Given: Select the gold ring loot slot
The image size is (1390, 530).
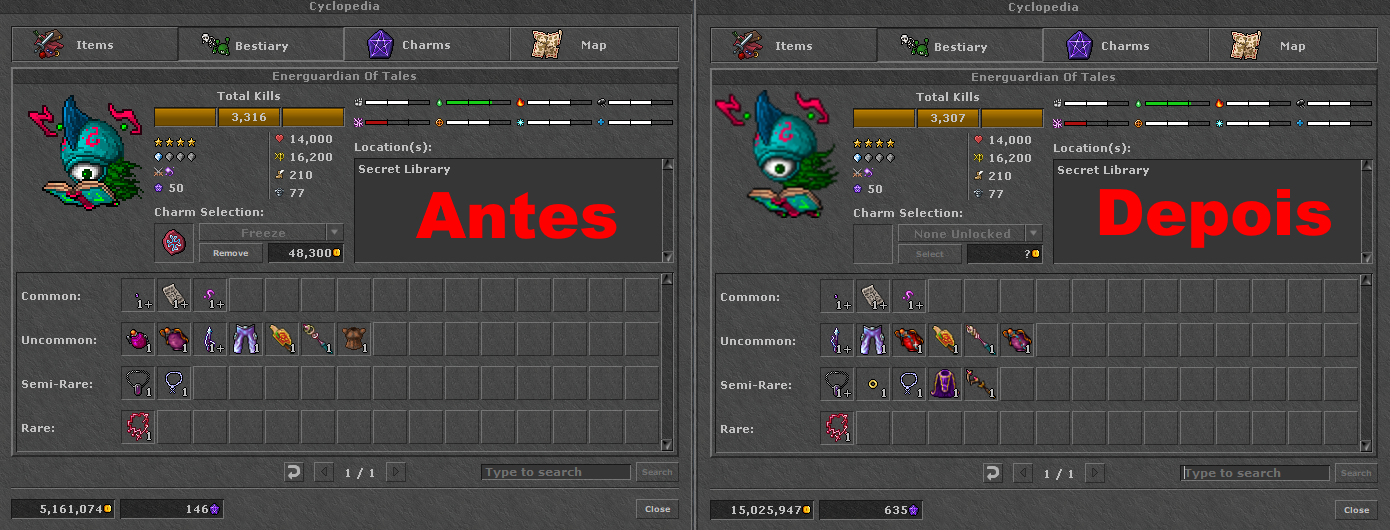Looking at the screenshot, I should click(873, 385).
